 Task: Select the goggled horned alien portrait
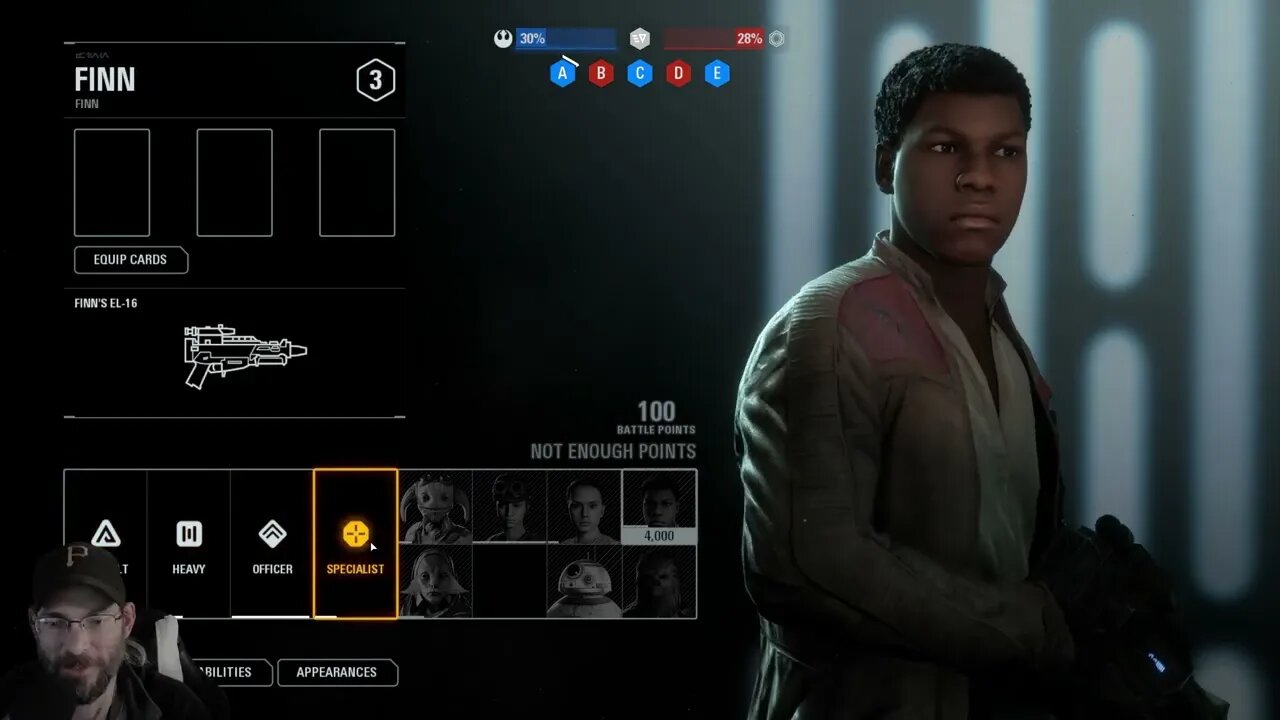(x=435, y=507)
